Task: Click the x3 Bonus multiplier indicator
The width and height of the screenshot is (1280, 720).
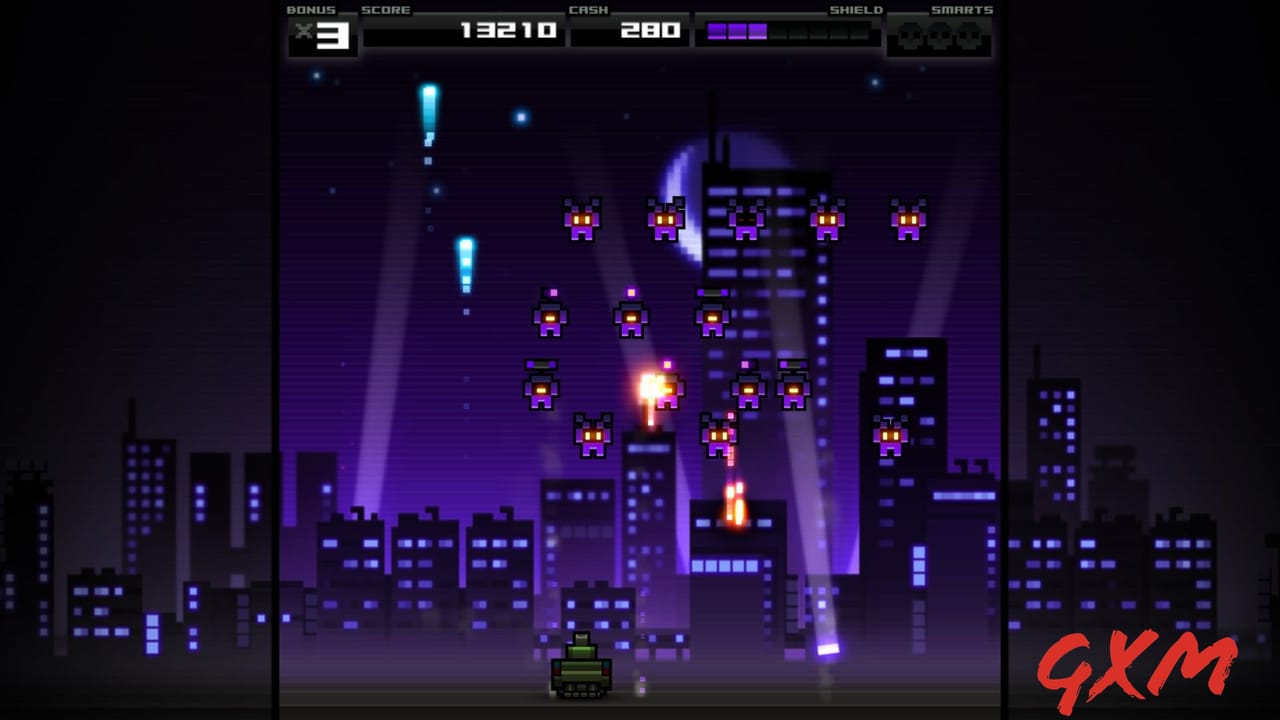Action: [x=325, y=33]
